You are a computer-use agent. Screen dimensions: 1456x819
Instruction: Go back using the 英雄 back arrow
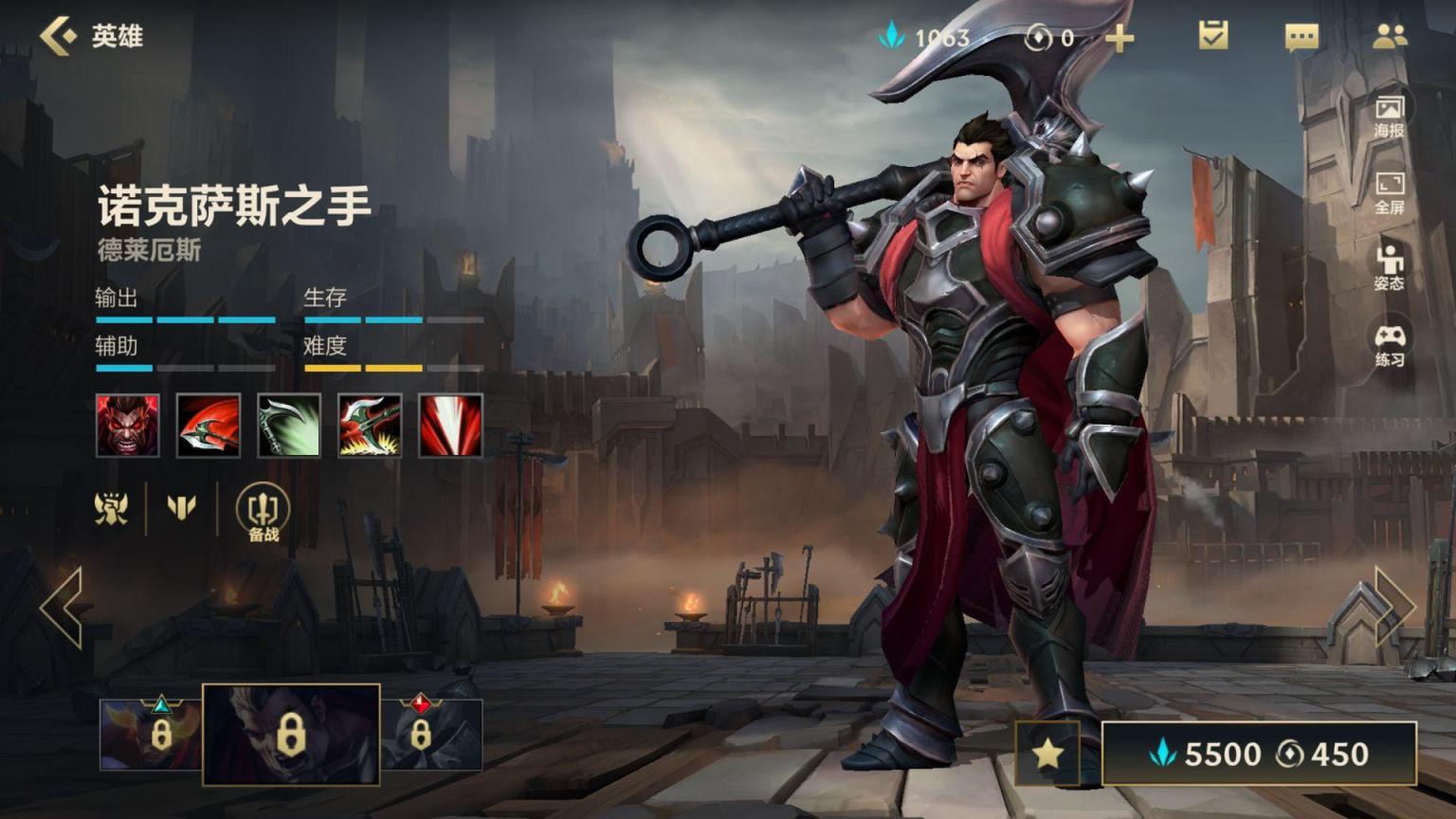[59, 36]
